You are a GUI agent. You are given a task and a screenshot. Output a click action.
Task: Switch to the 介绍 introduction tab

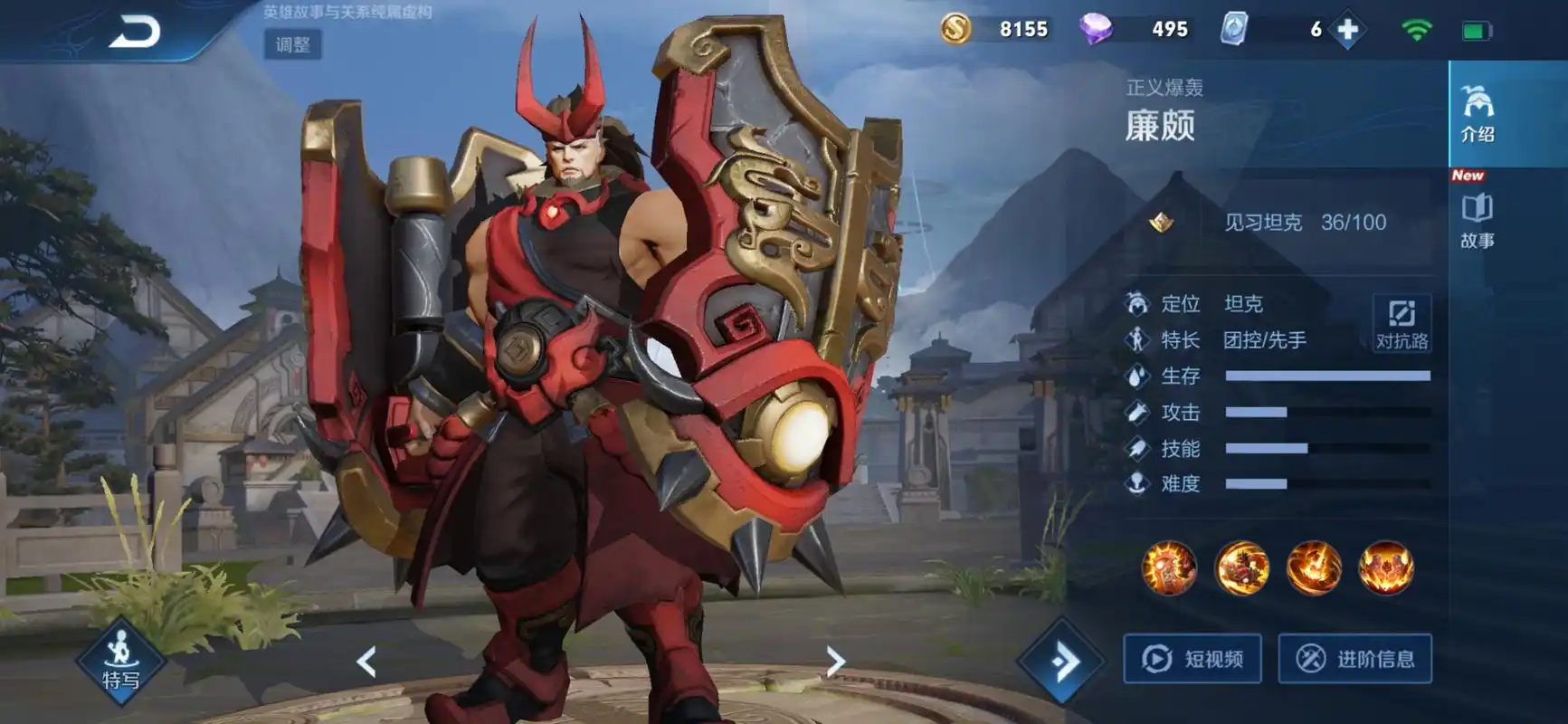[1477, 114]
